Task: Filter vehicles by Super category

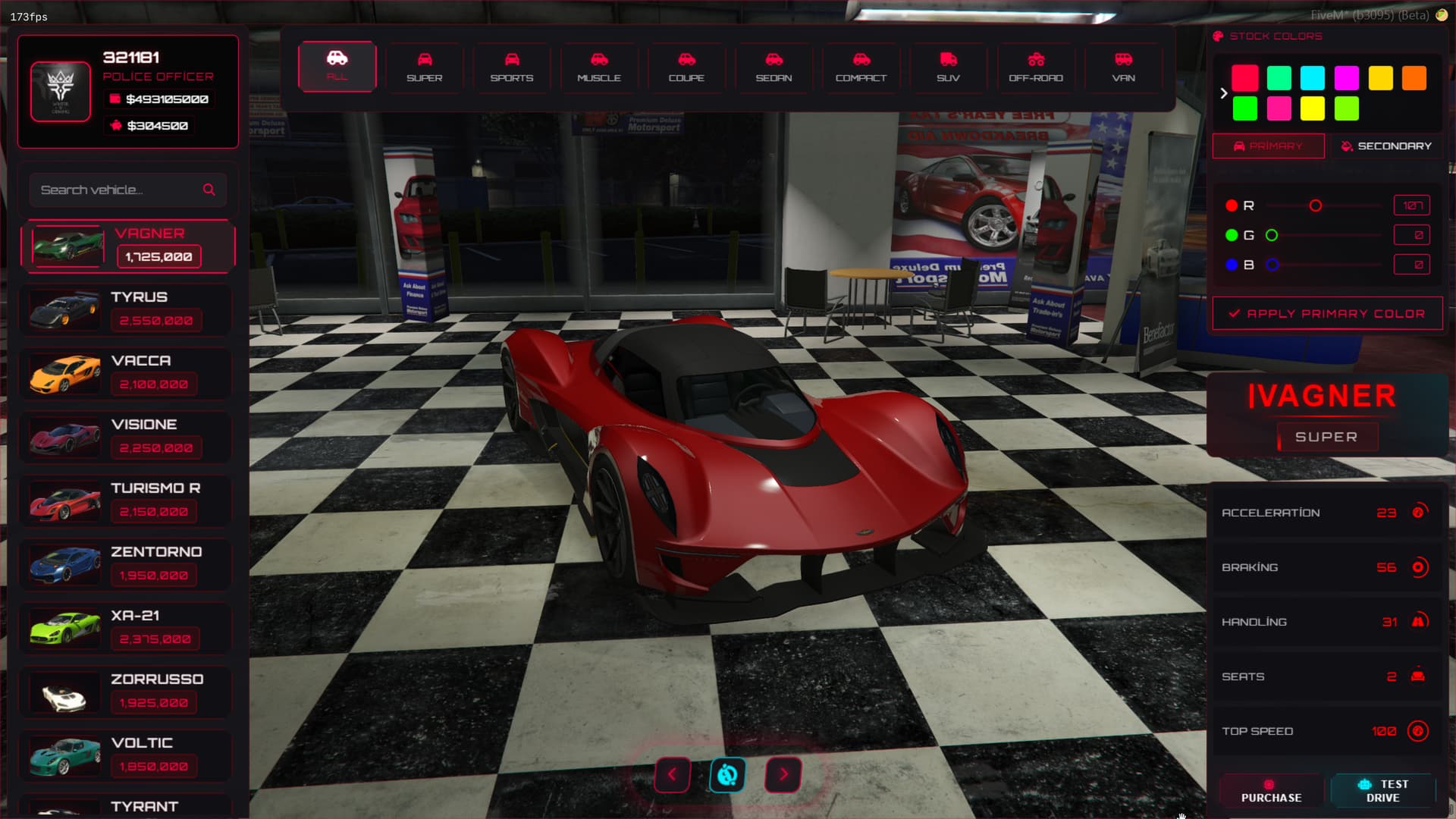Action: 424,67
